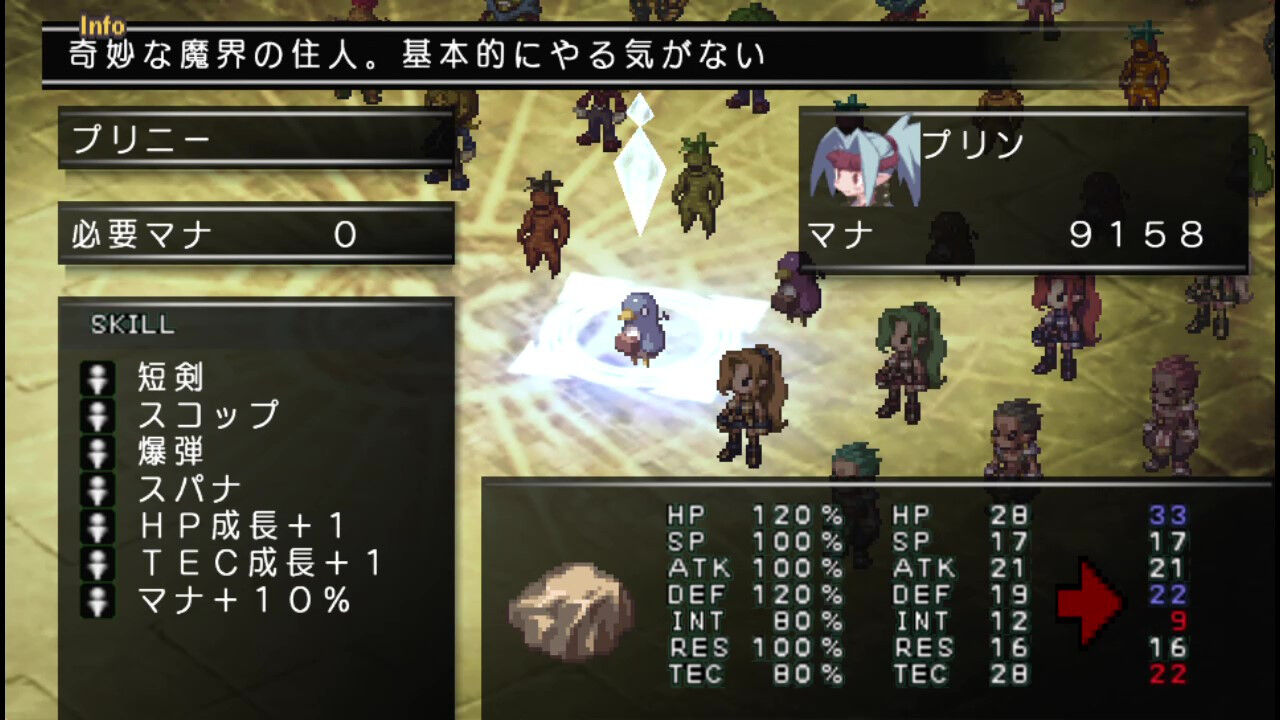
Task: Click the TEC成長+1 skill icon
Action: point(98,560)
